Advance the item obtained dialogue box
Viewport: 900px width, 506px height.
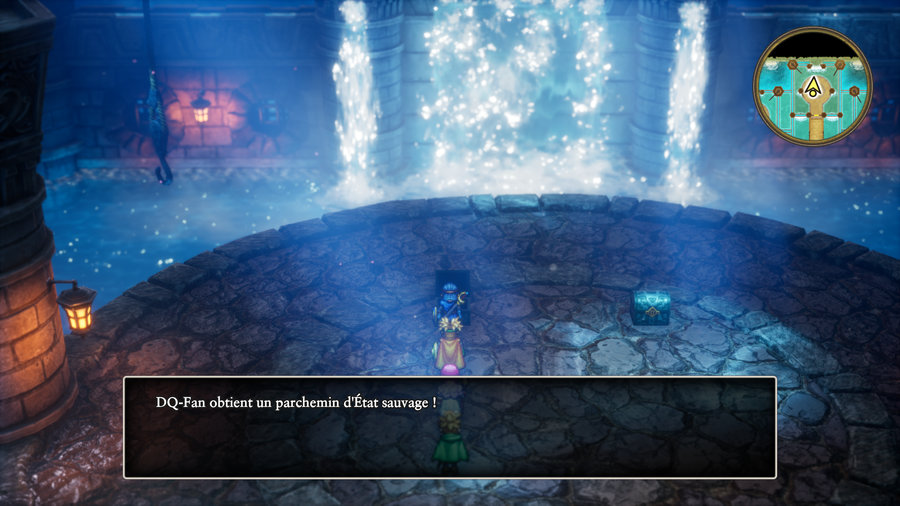tap(449, 427)
